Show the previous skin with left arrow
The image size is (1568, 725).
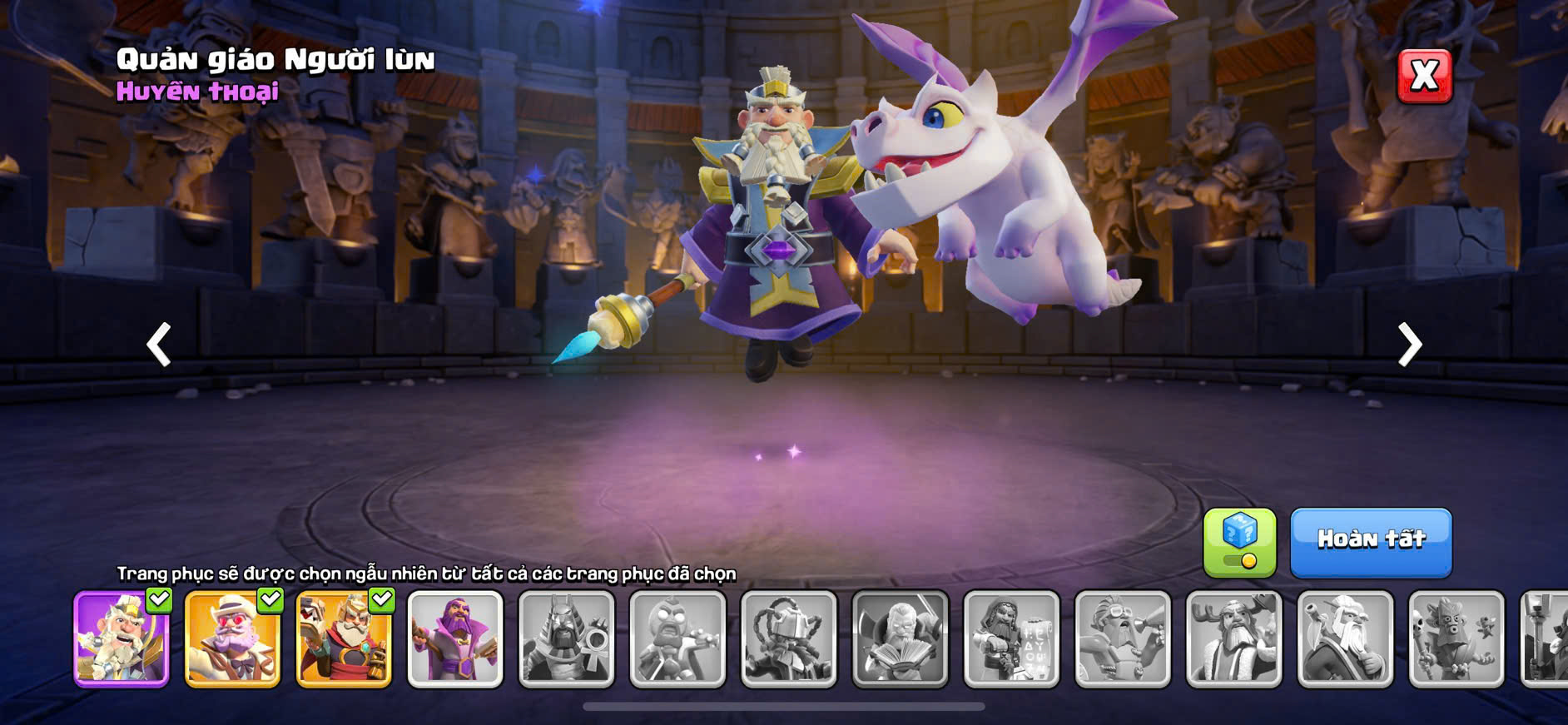click(159, 344)
